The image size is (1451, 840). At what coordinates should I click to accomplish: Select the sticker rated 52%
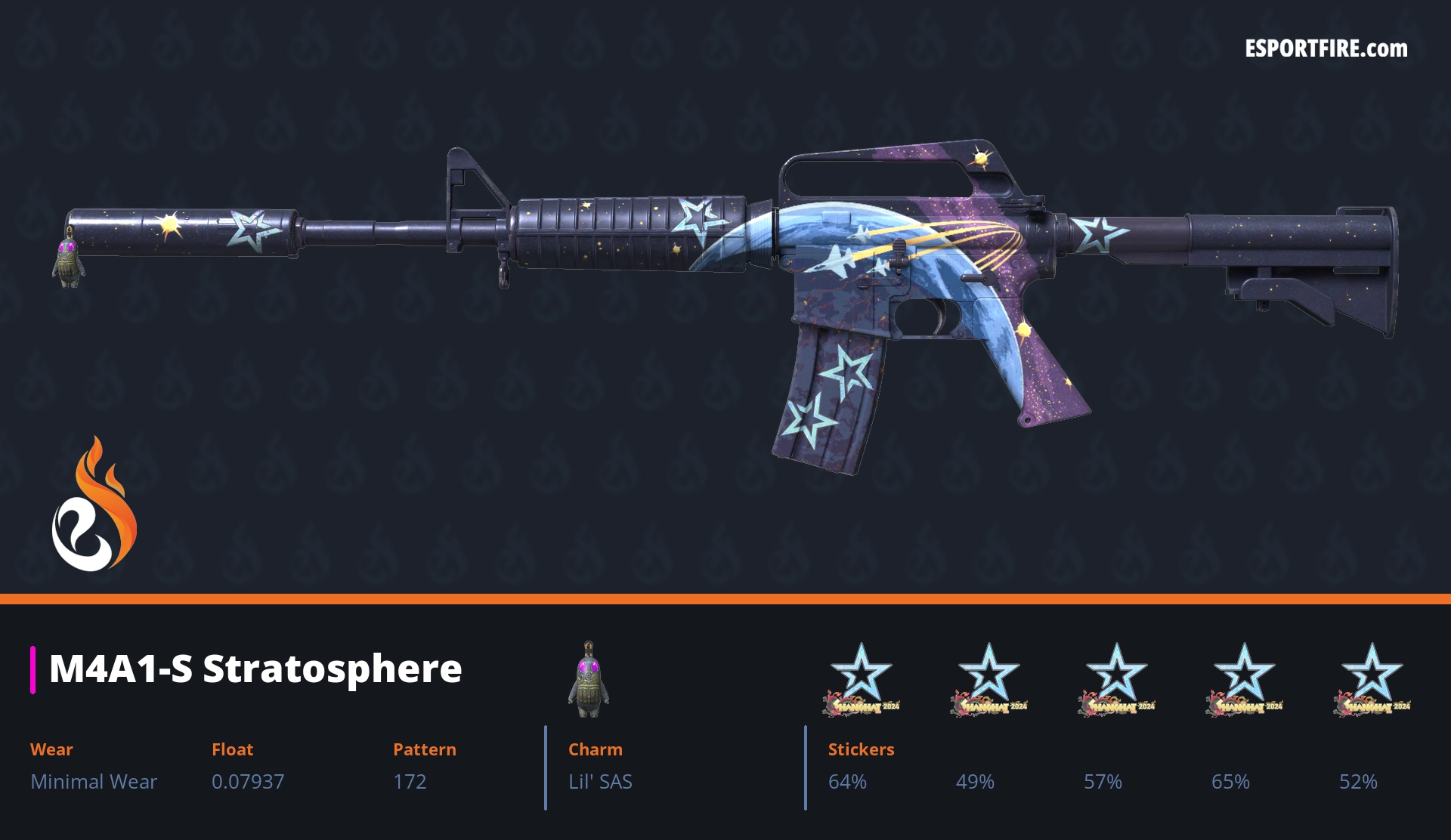point(1372,680)
